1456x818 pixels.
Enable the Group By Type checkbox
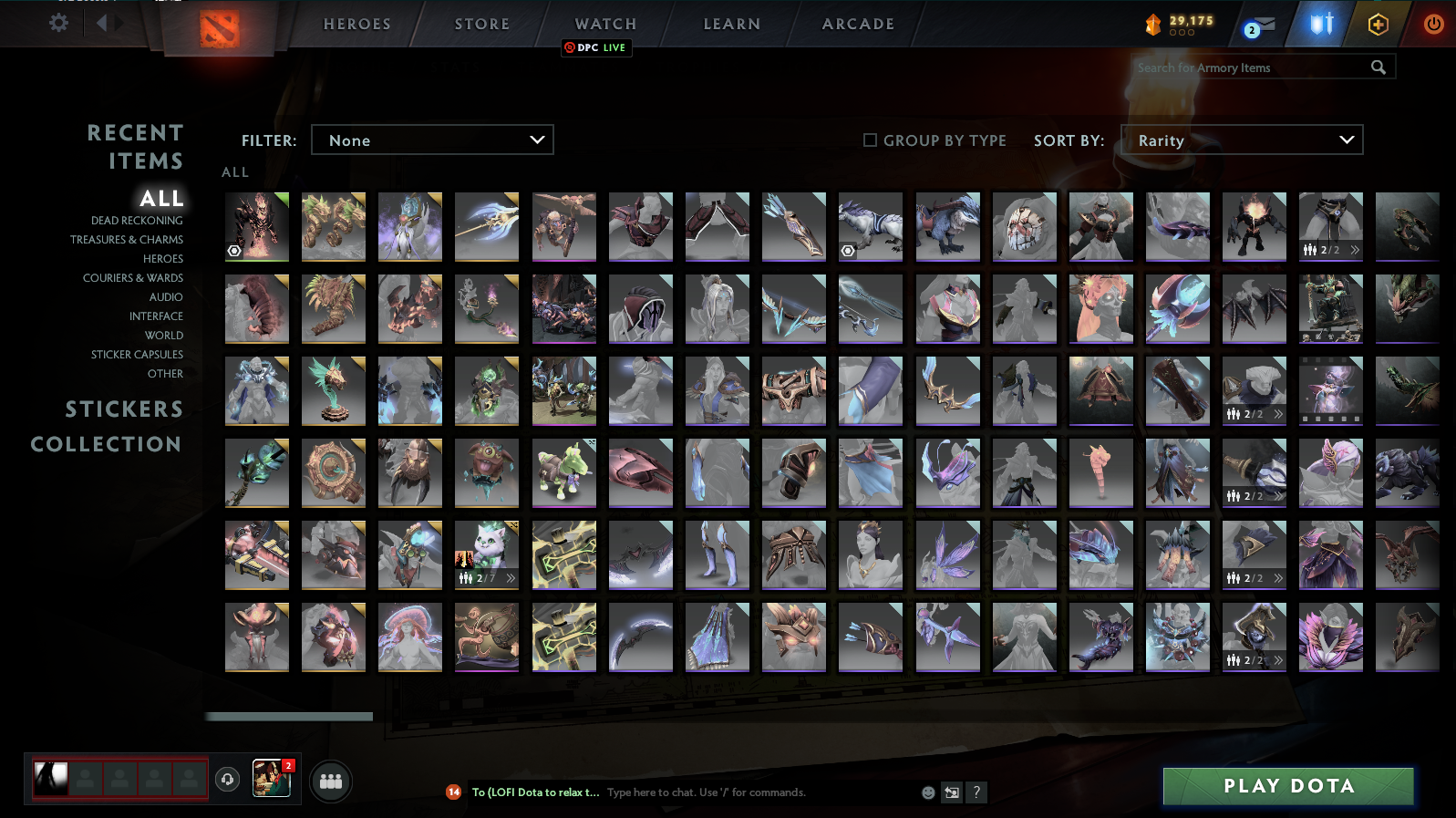click(x=871, y=140)
